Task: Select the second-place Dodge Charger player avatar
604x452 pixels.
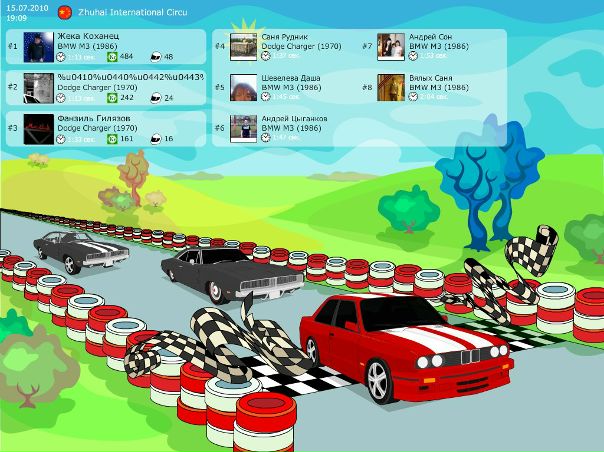Action: 38,87
